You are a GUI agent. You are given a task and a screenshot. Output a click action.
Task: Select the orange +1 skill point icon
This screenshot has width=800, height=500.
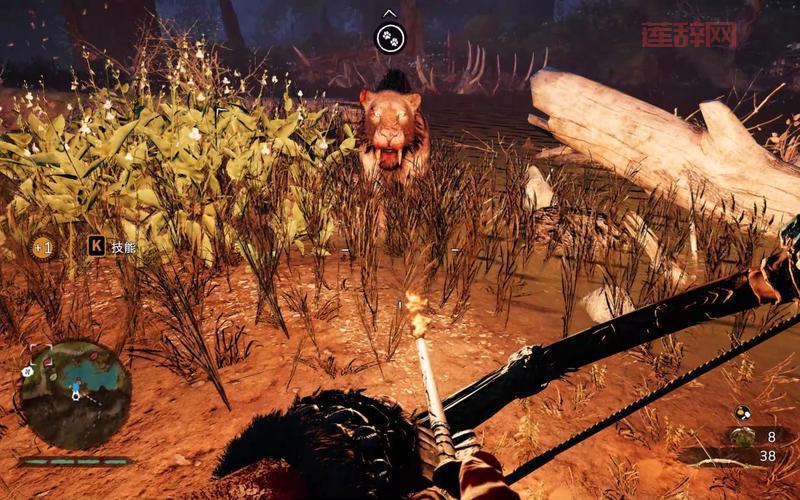click(42, 246)
